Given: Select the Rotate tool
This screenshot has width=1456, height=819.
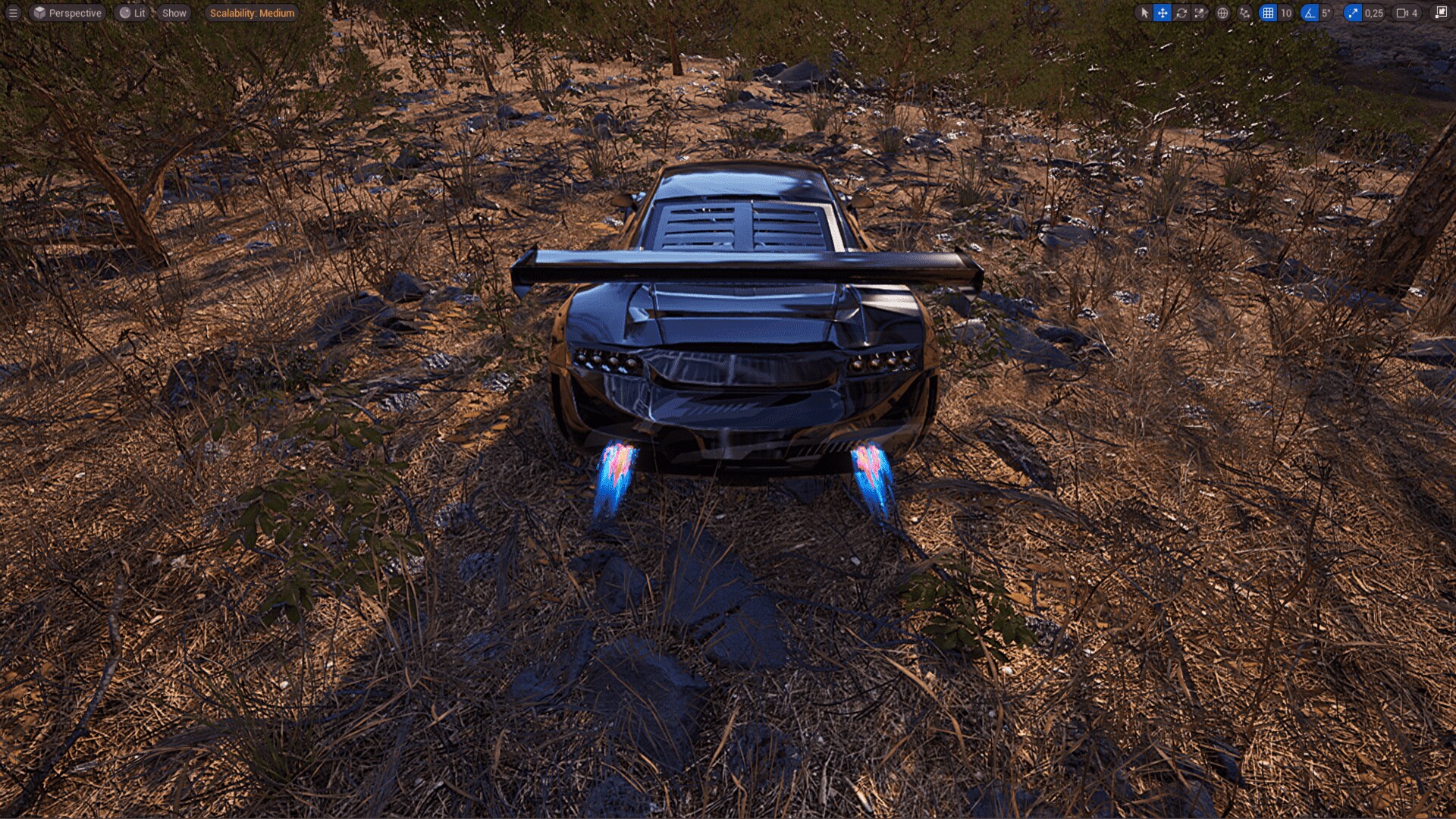Looking at the screenshot, I should 1182,13.
